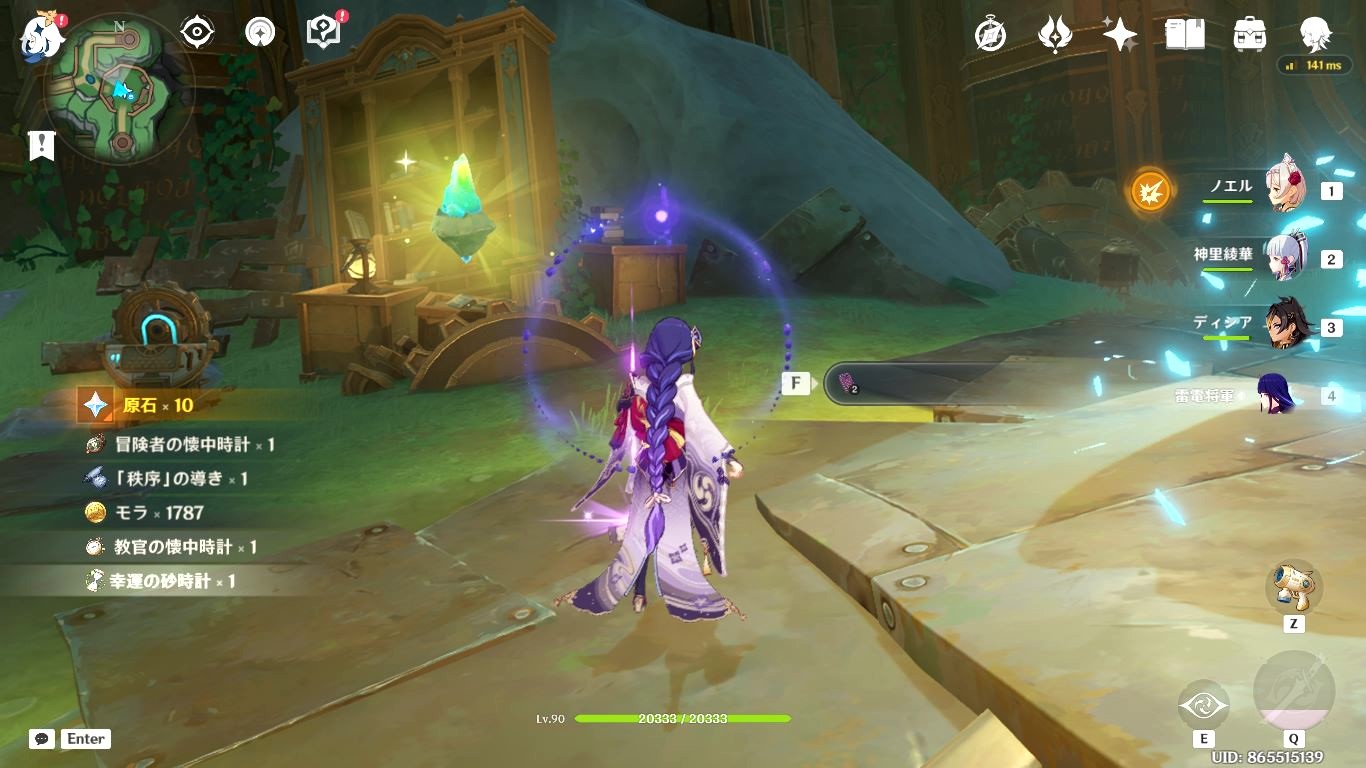Open the Battle Pass icon
The width and height of the screenshot is (1366, 768).
(1055, 35)
